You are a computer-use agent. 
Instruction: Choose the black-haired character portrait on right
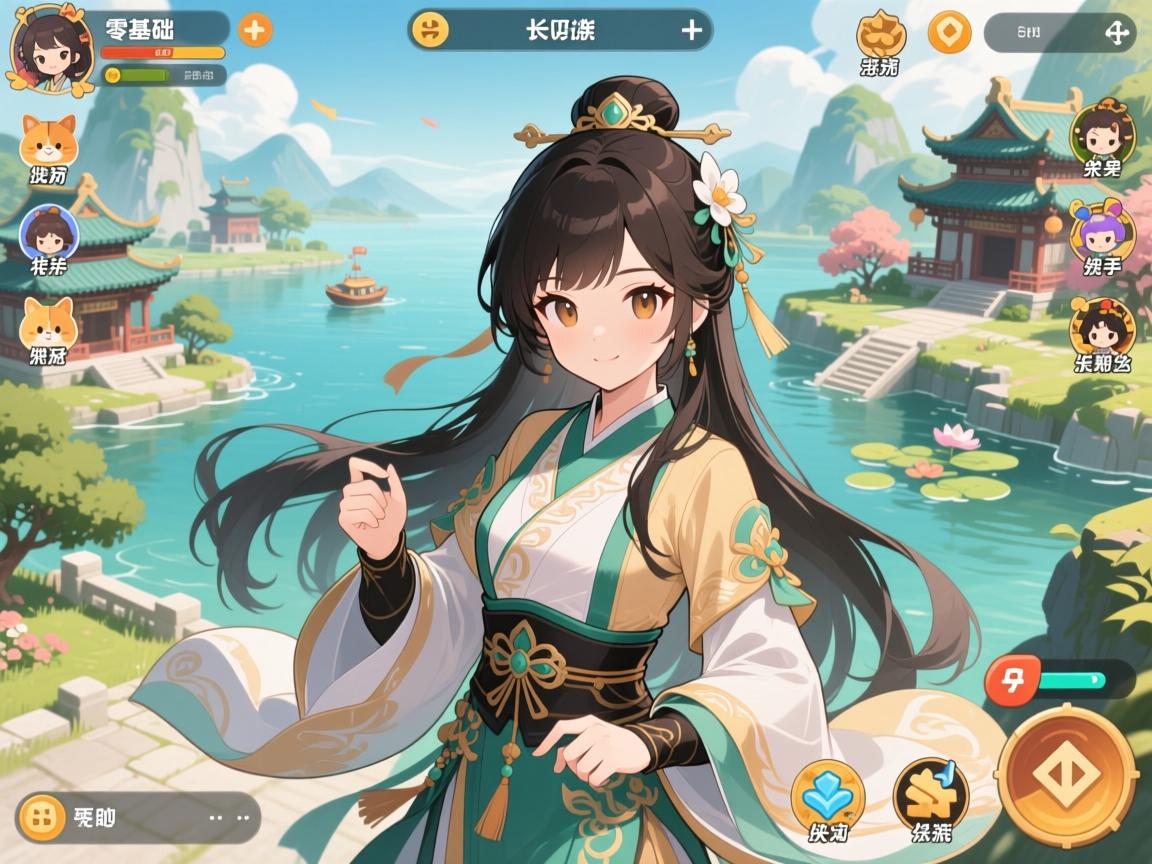pos(1102,326)
